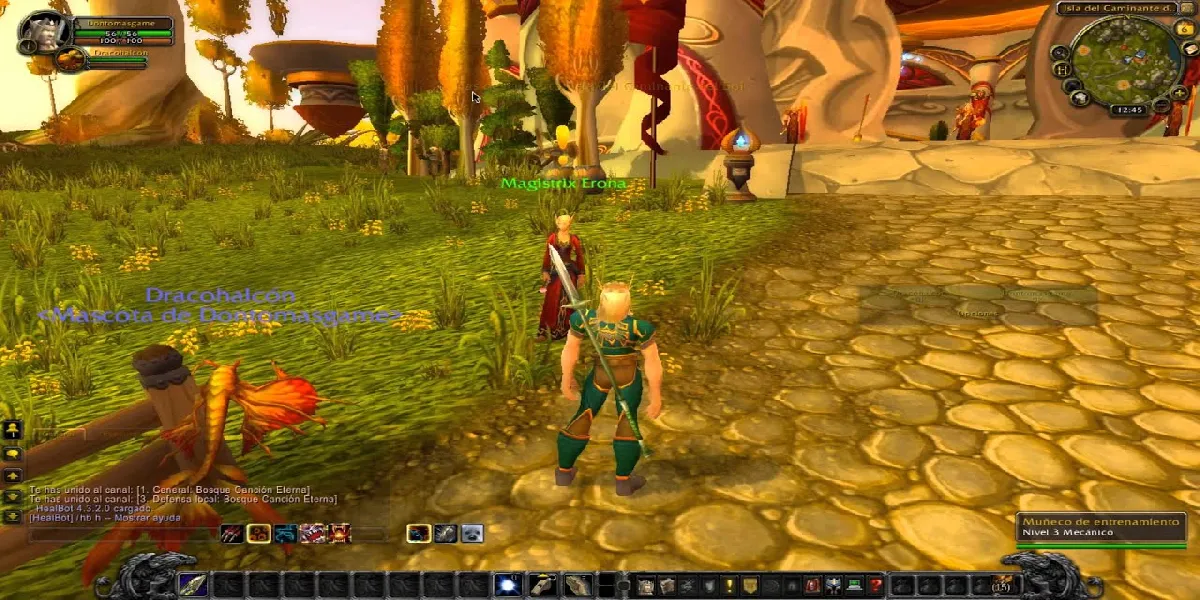Activate the glowing blue orb ability
Viewport: 1200px width, 600px height.
coord(507,585)
